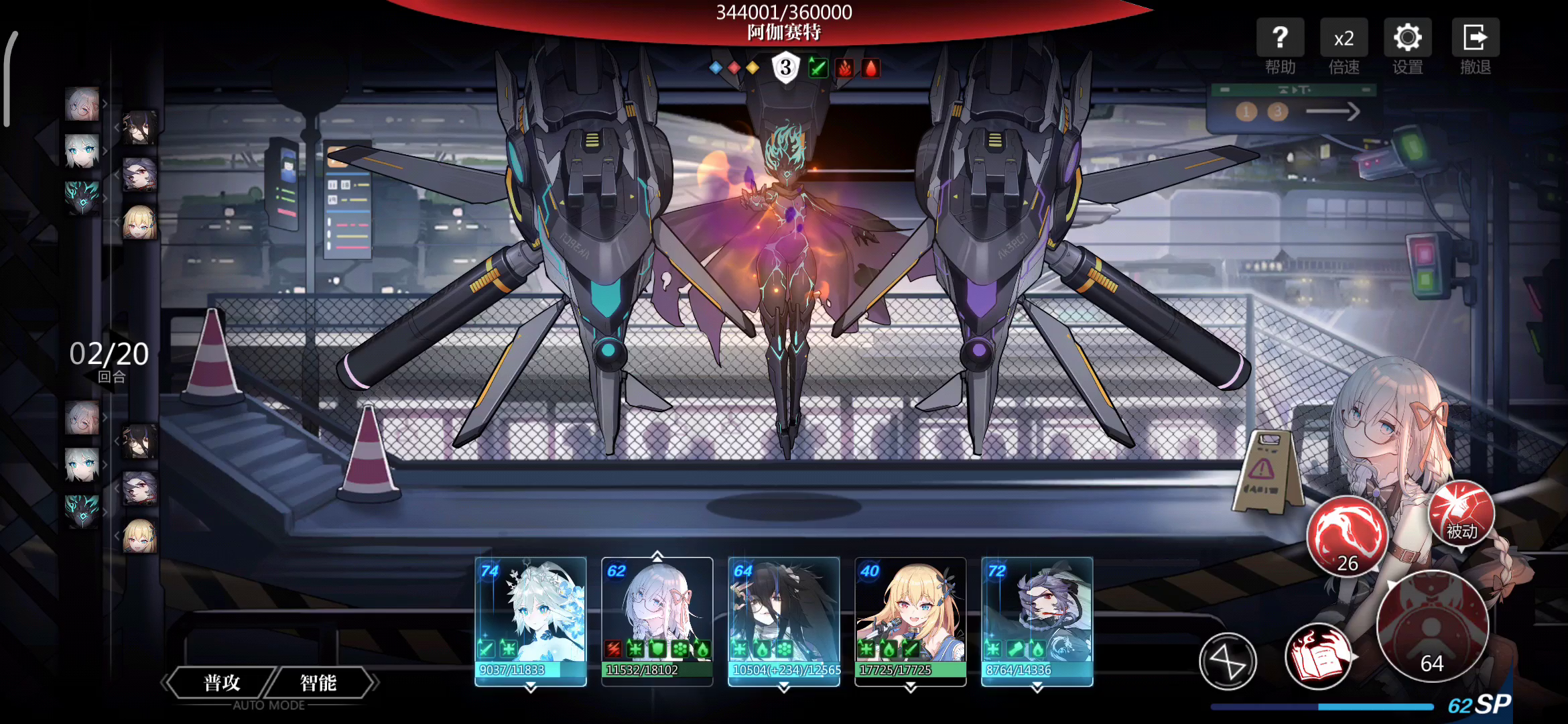Click the 撤退 retreat button
The image size is (1568, 724).
coord(1475,46)
